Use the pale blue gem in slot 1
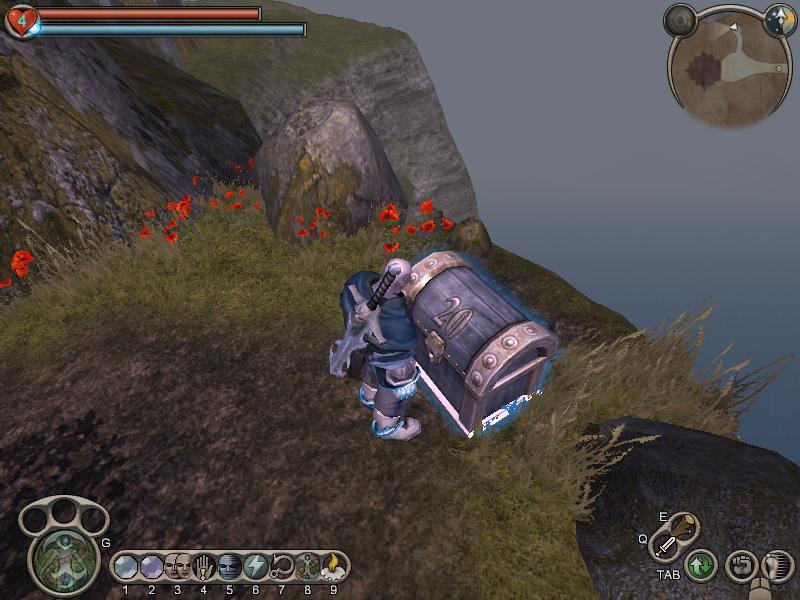800x600 pixels. (x=125, y=566)
